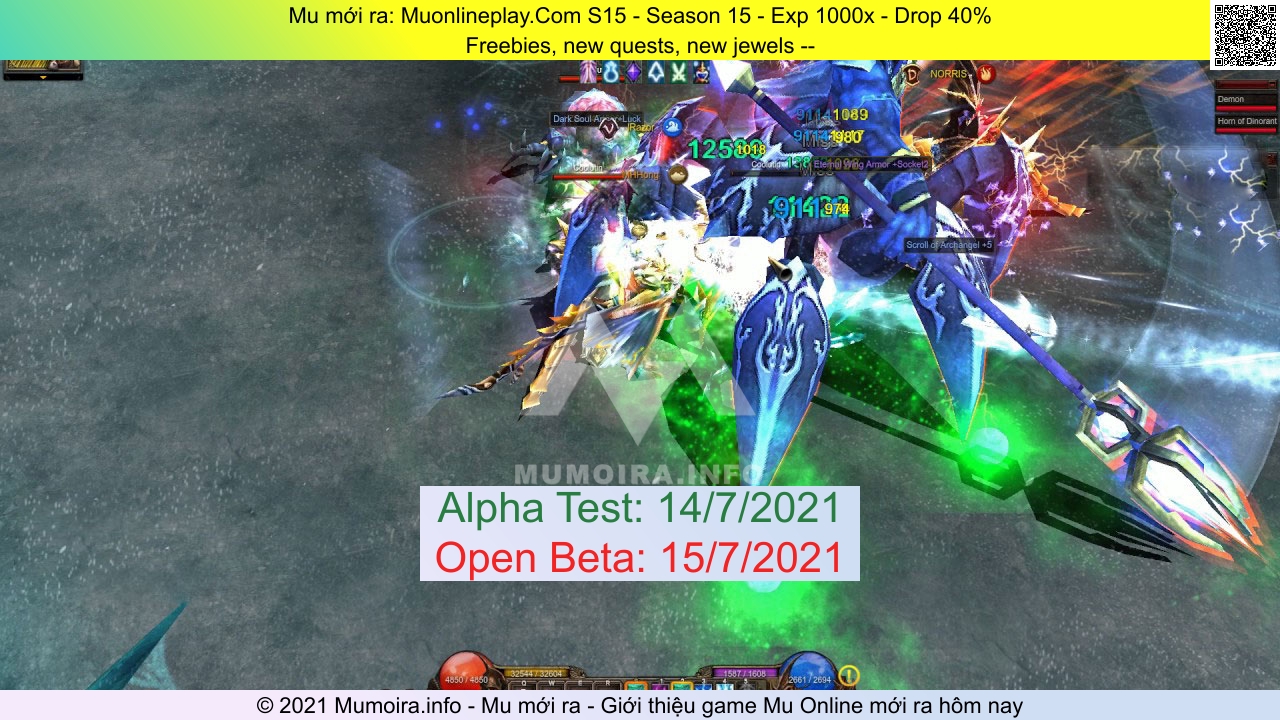1280x720 pixels.
Task: Activate the skill in the Q hotkey slot
Action: tap(524, 684)
